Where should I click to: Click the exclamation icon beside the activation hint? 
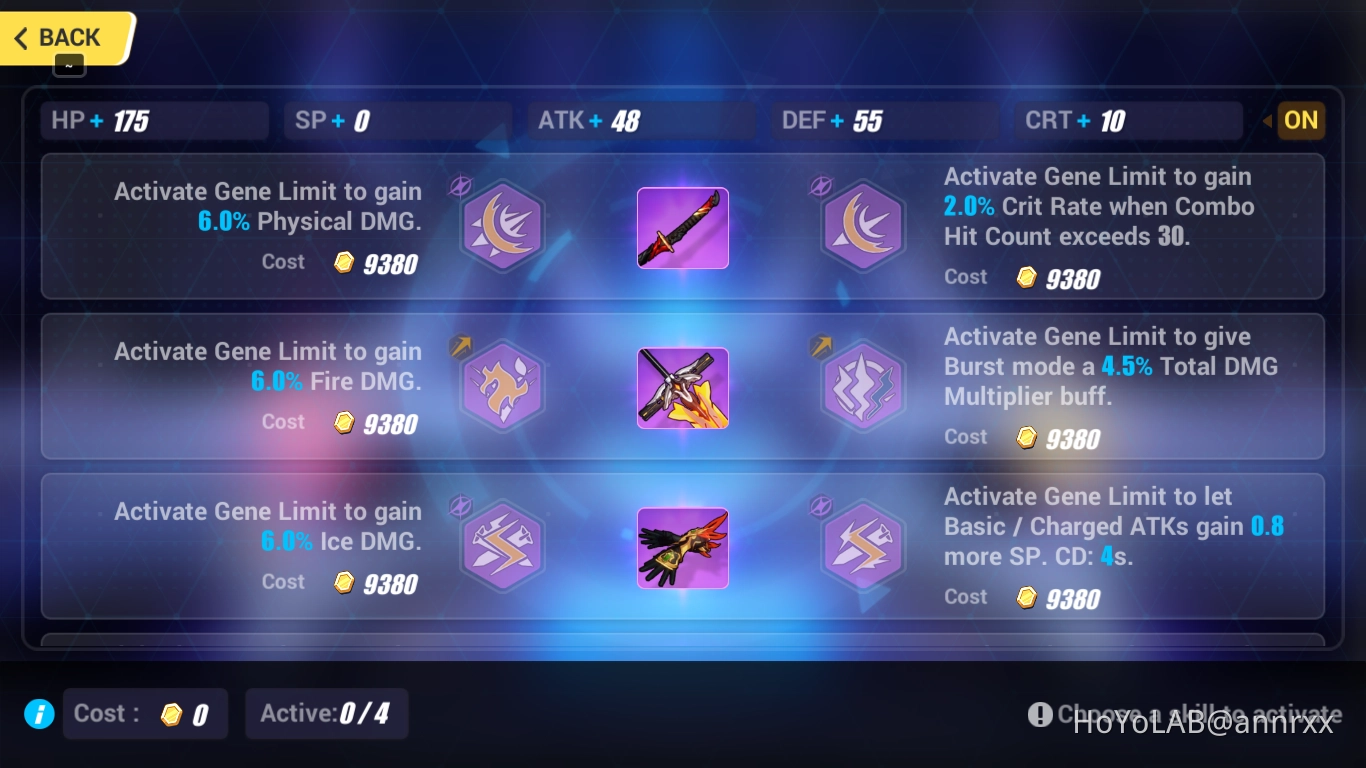(1040, 714)
